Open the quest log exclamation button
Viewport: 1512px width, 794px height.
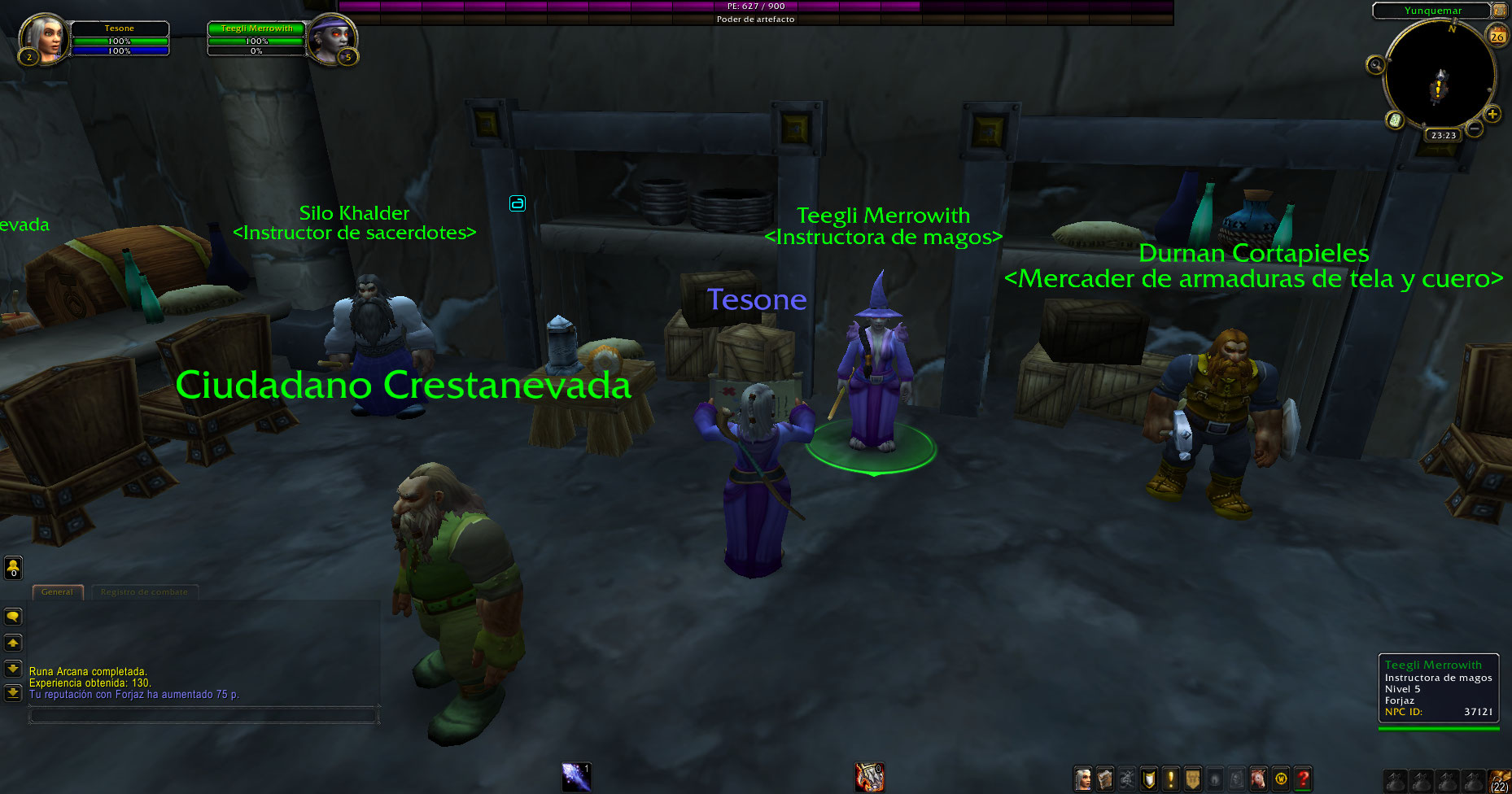(x=1170, y=779)
